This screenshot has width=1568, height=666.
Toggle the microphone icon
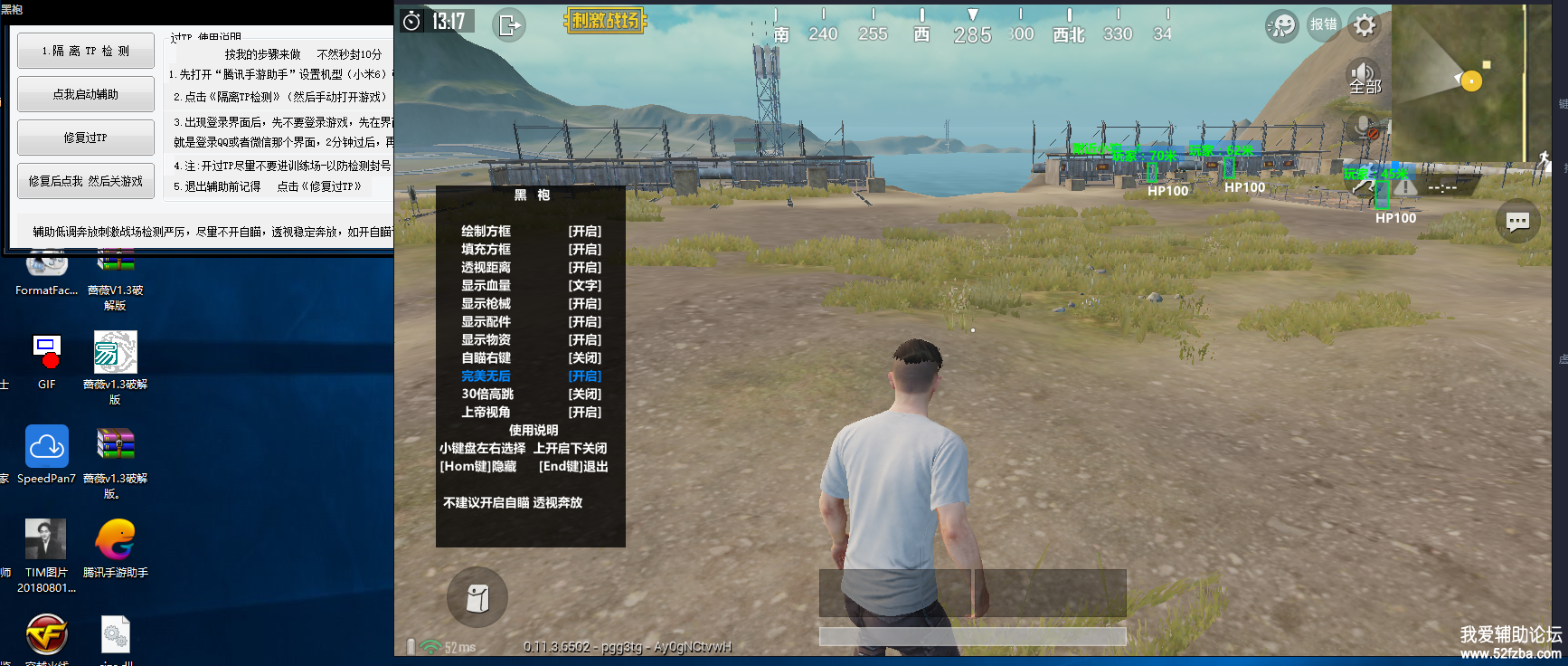point(1365,128)
